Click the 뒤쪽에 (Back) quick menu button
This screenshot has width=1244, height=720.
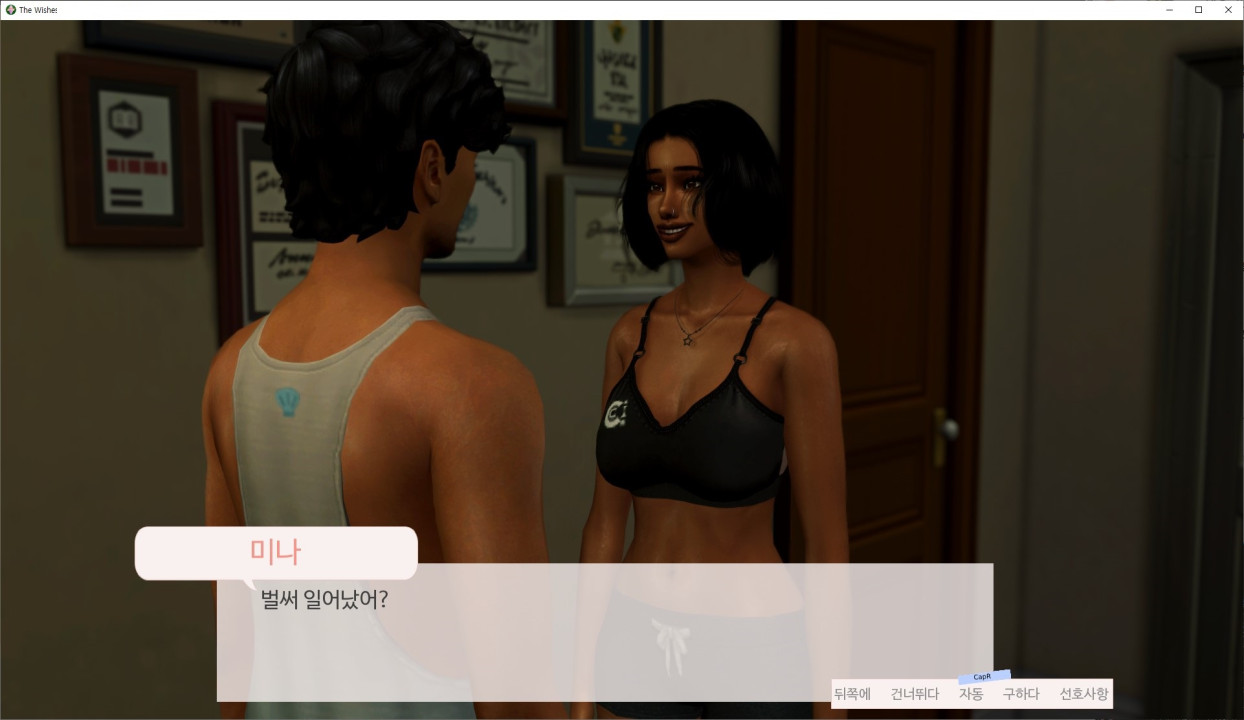(852, 694)
